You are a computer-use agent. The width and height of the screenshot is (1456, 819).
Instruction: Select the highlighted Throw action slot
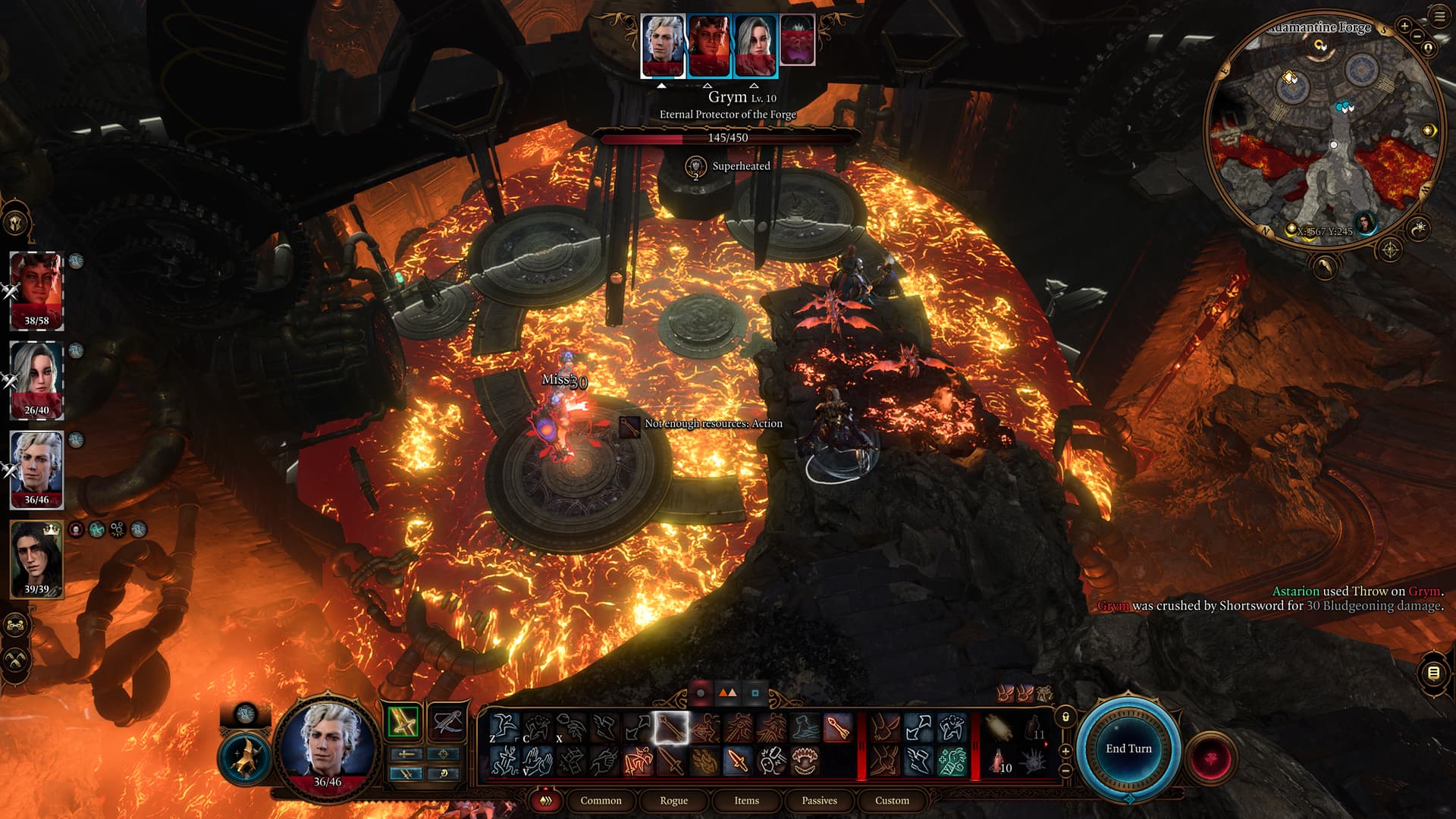point(670,729)
